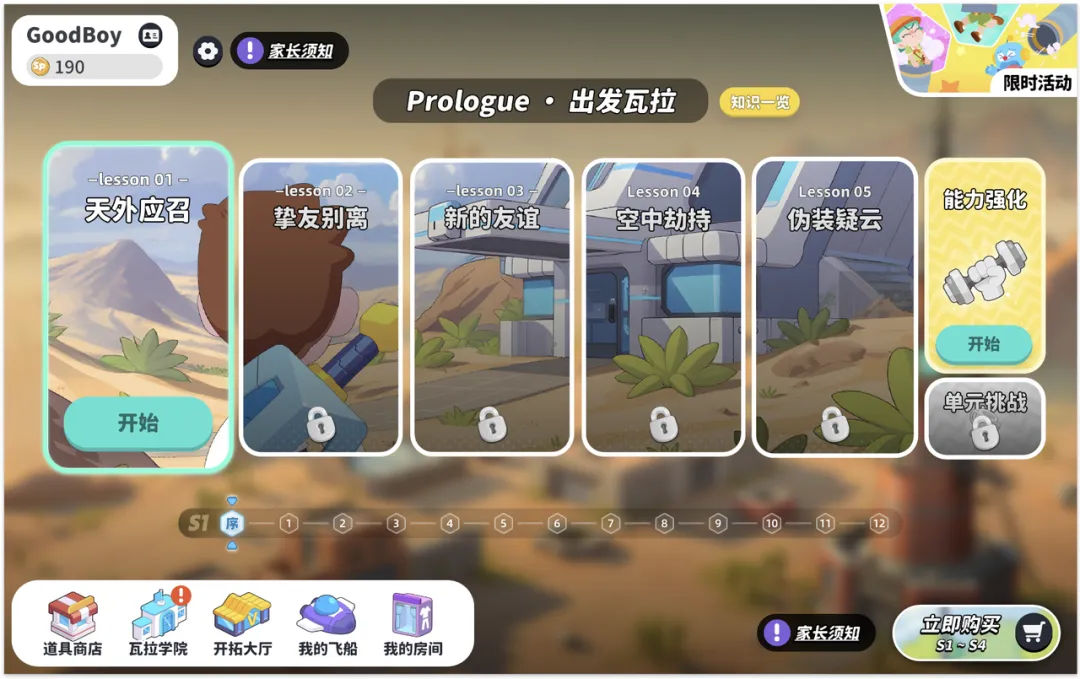Enter the 瓦拉学院 academy

(x=158, y=625)
